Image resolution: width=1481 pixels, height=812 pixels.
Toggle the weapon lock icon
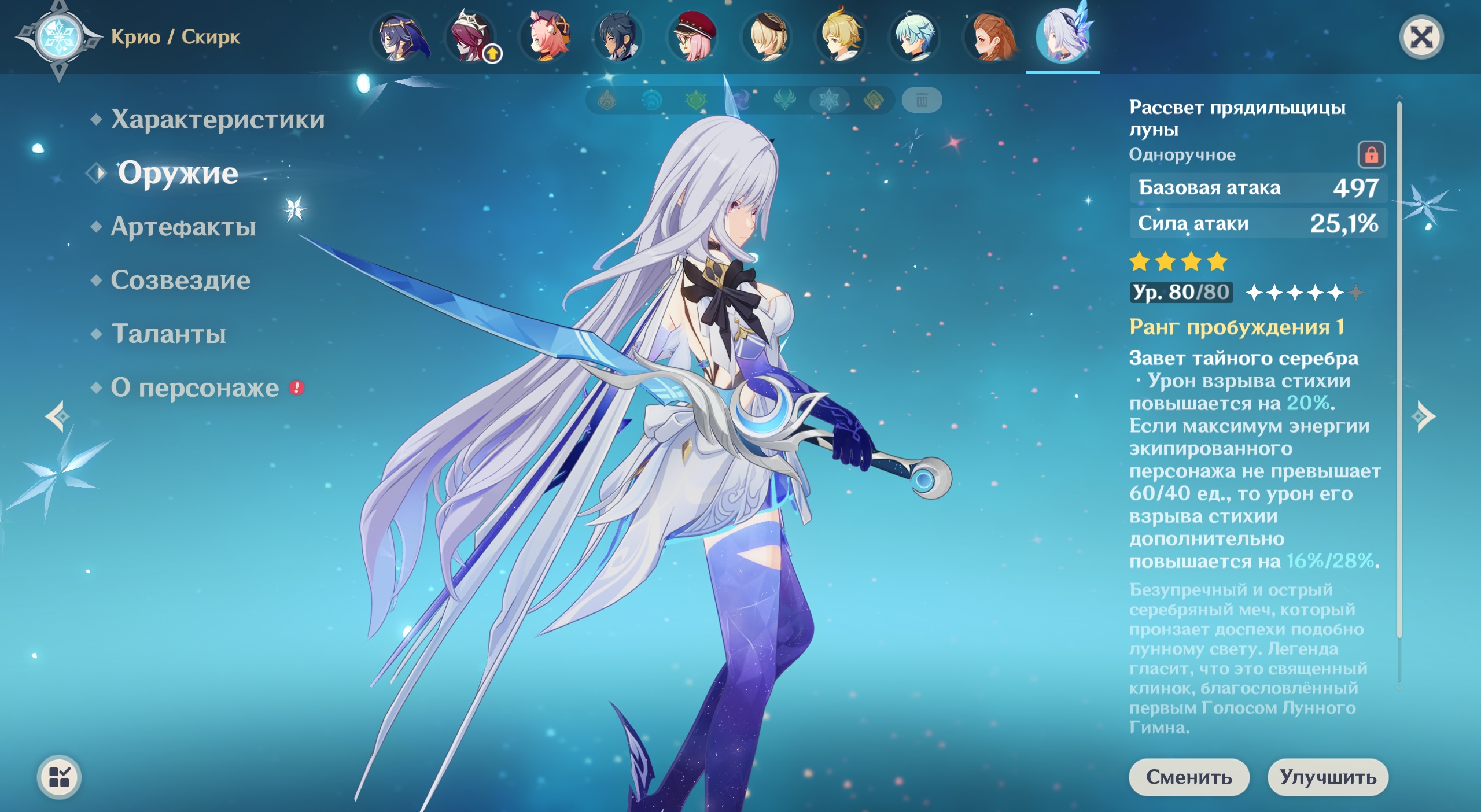point(1371,155)
